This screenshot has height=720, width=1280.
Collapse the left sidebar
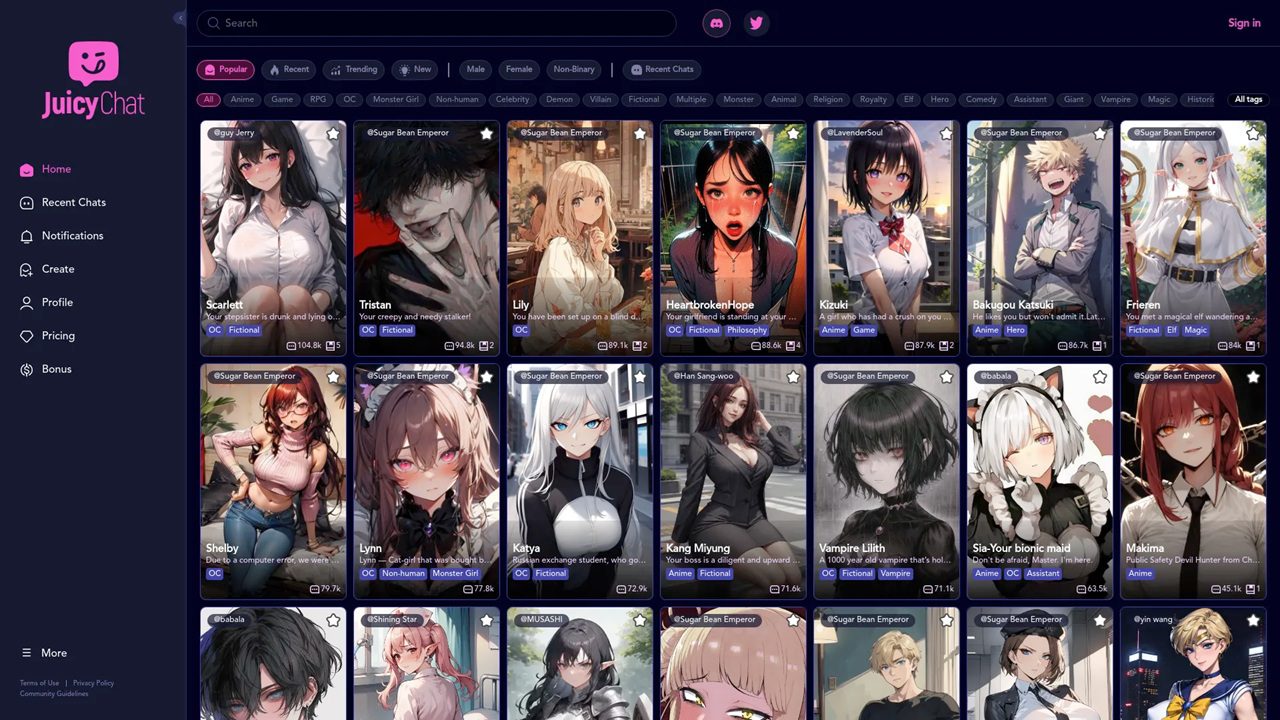180,18
